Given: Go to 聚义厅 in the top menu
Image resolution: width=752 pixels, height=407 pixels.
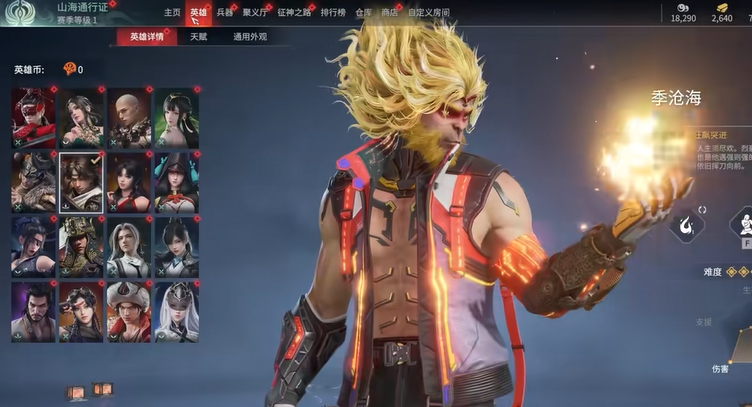Looking at the screenshot, I should (x=254, y=12).
